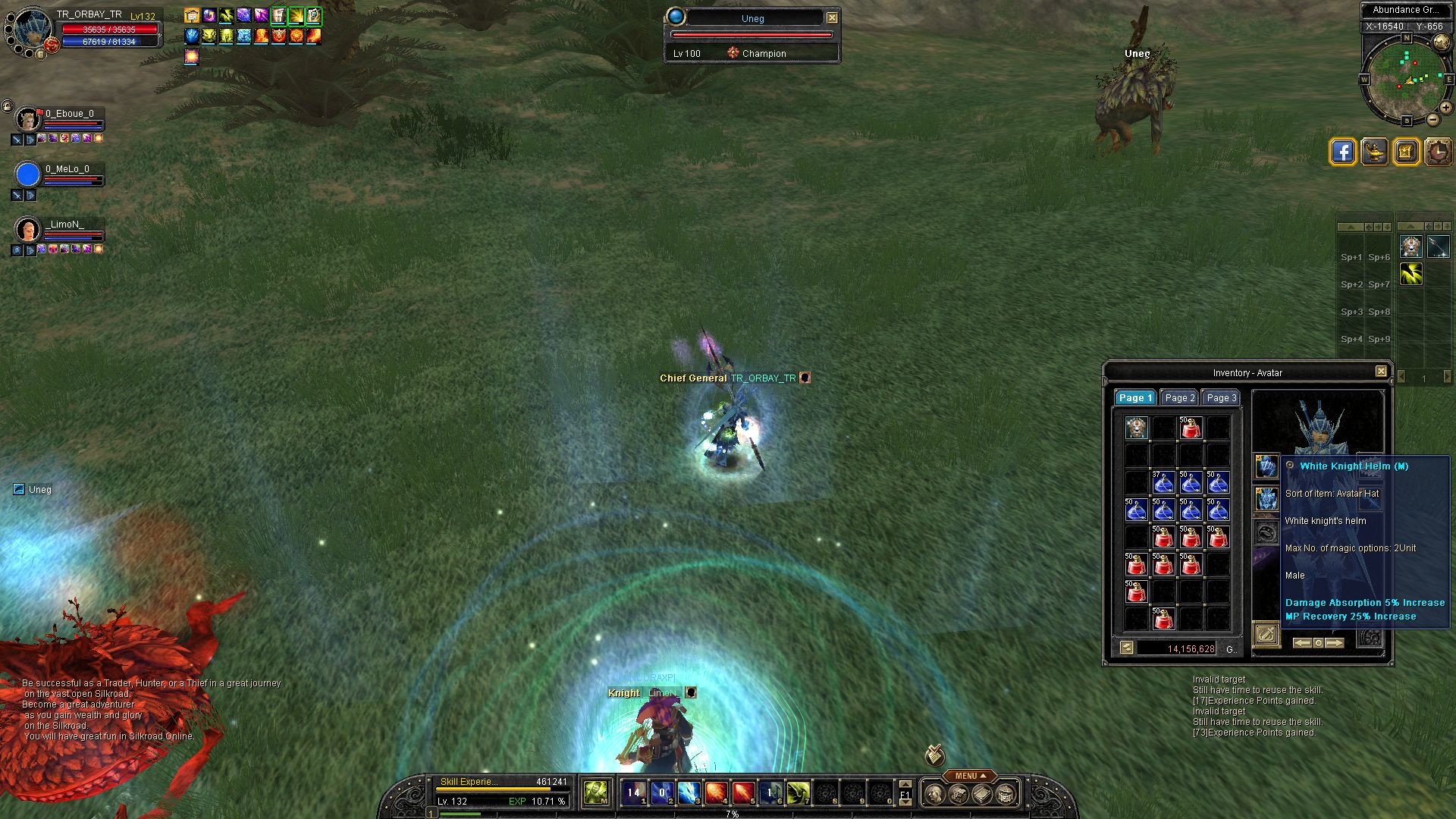Image resolution: width=1456 pixels, height=819 pixels.
Task: Activate the yellow phoenix skill in slot 7
Action: (x=798, y=793)
